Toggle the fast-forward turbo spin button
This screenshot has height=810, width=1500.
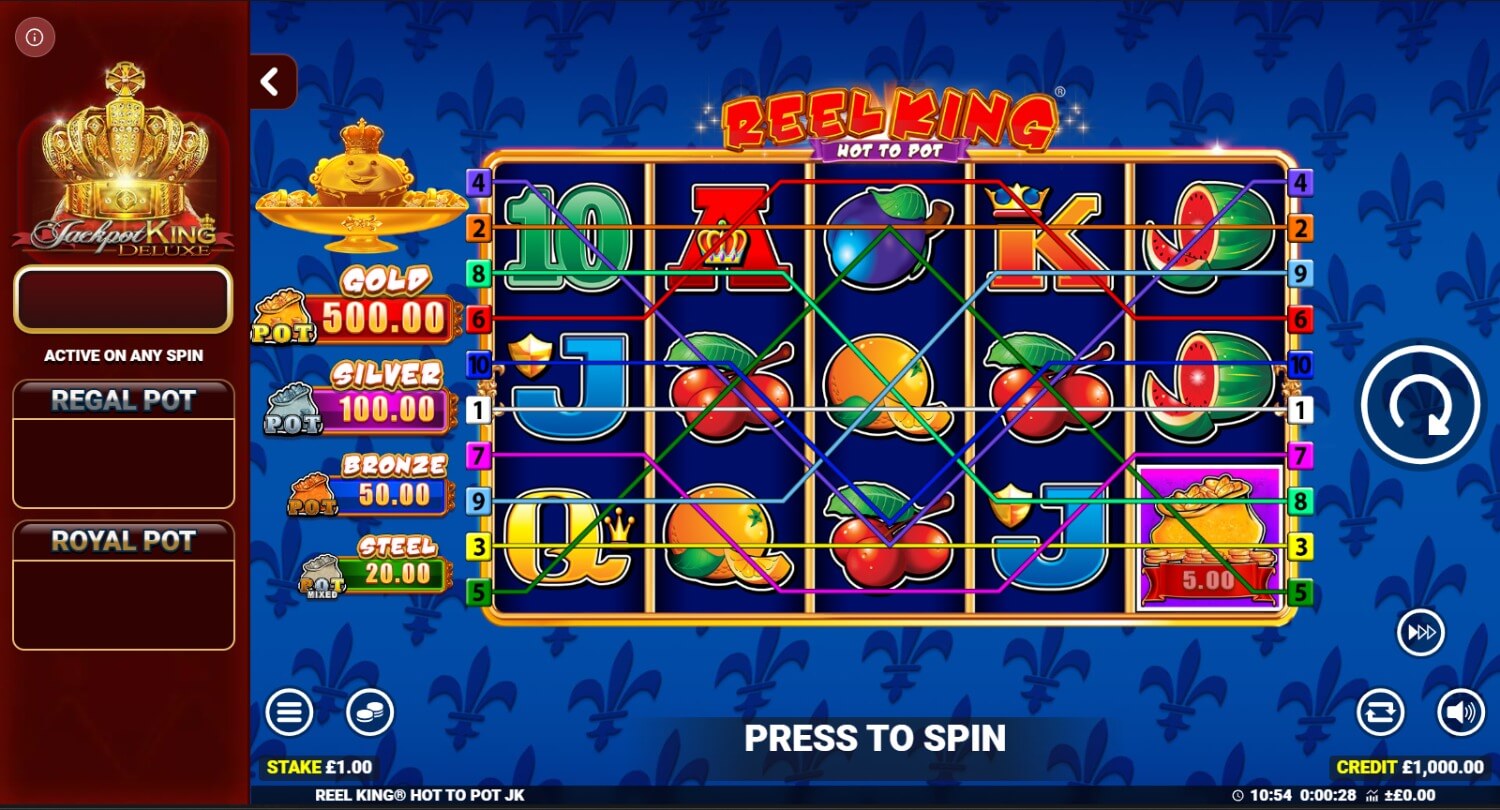pos(1421,632)
